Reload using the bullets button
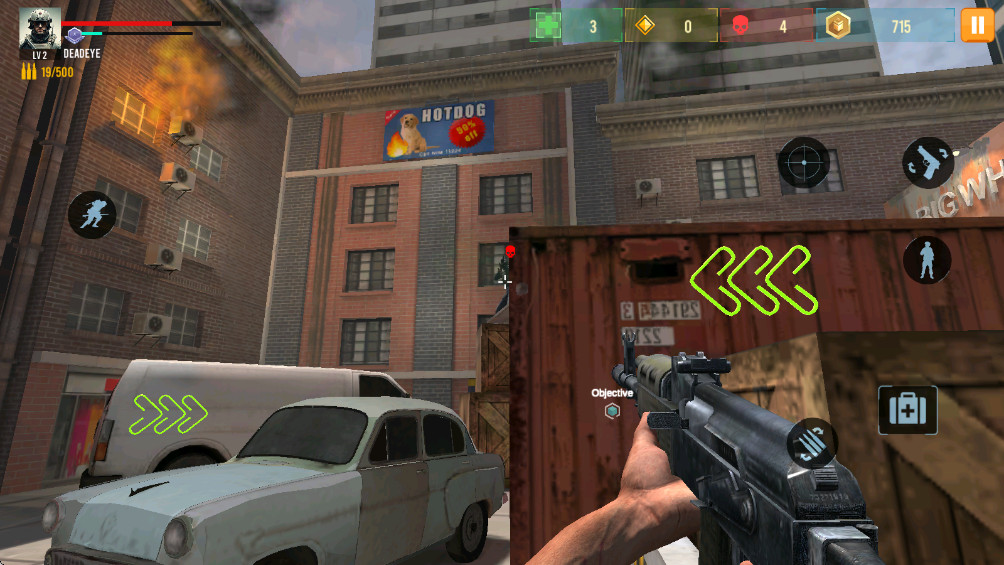Image resolution: width=1004 pixels, height=565 pixels. (x=812, y=443)
